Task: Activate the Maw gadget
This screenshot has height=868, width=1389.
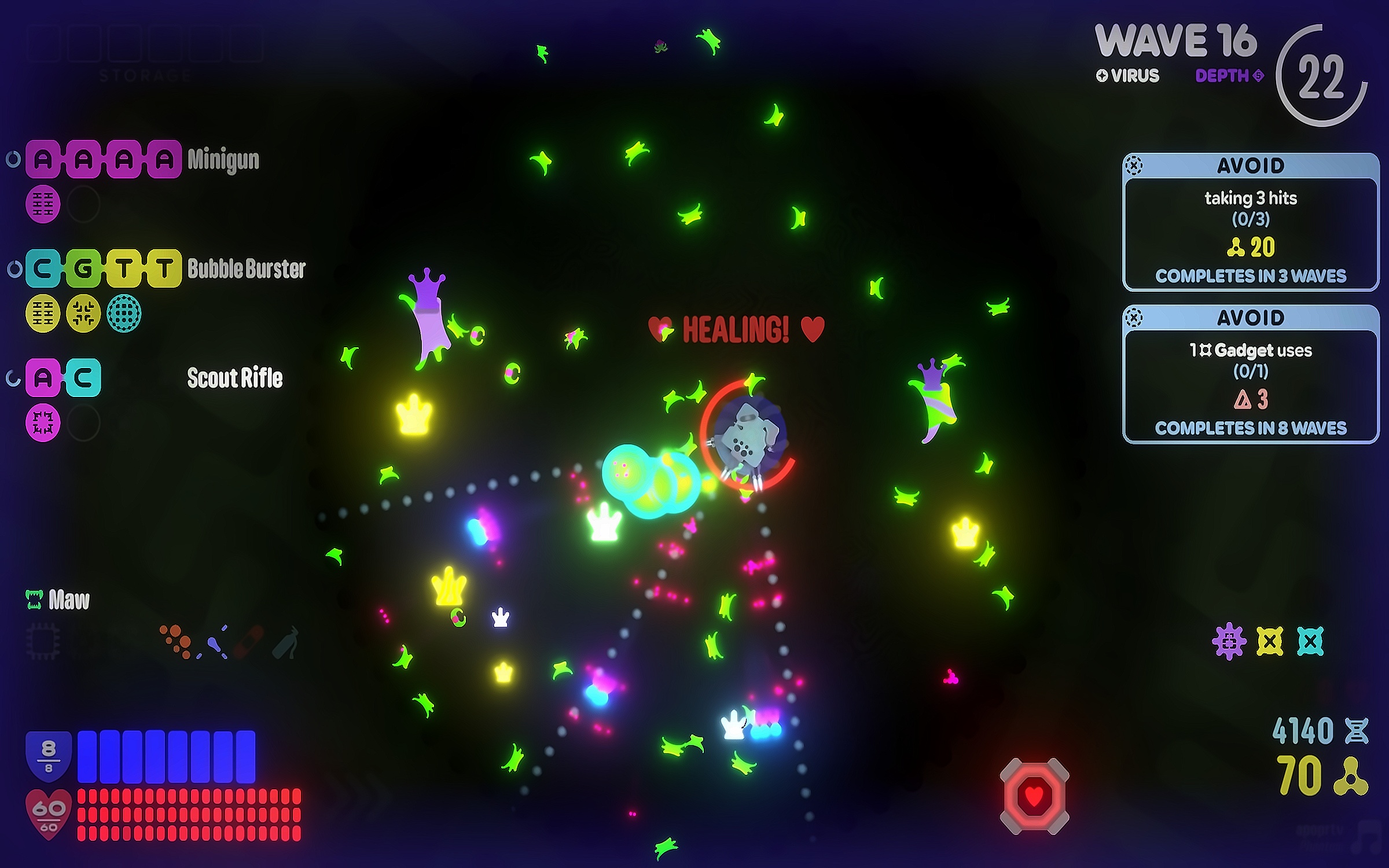Action: 58,600
